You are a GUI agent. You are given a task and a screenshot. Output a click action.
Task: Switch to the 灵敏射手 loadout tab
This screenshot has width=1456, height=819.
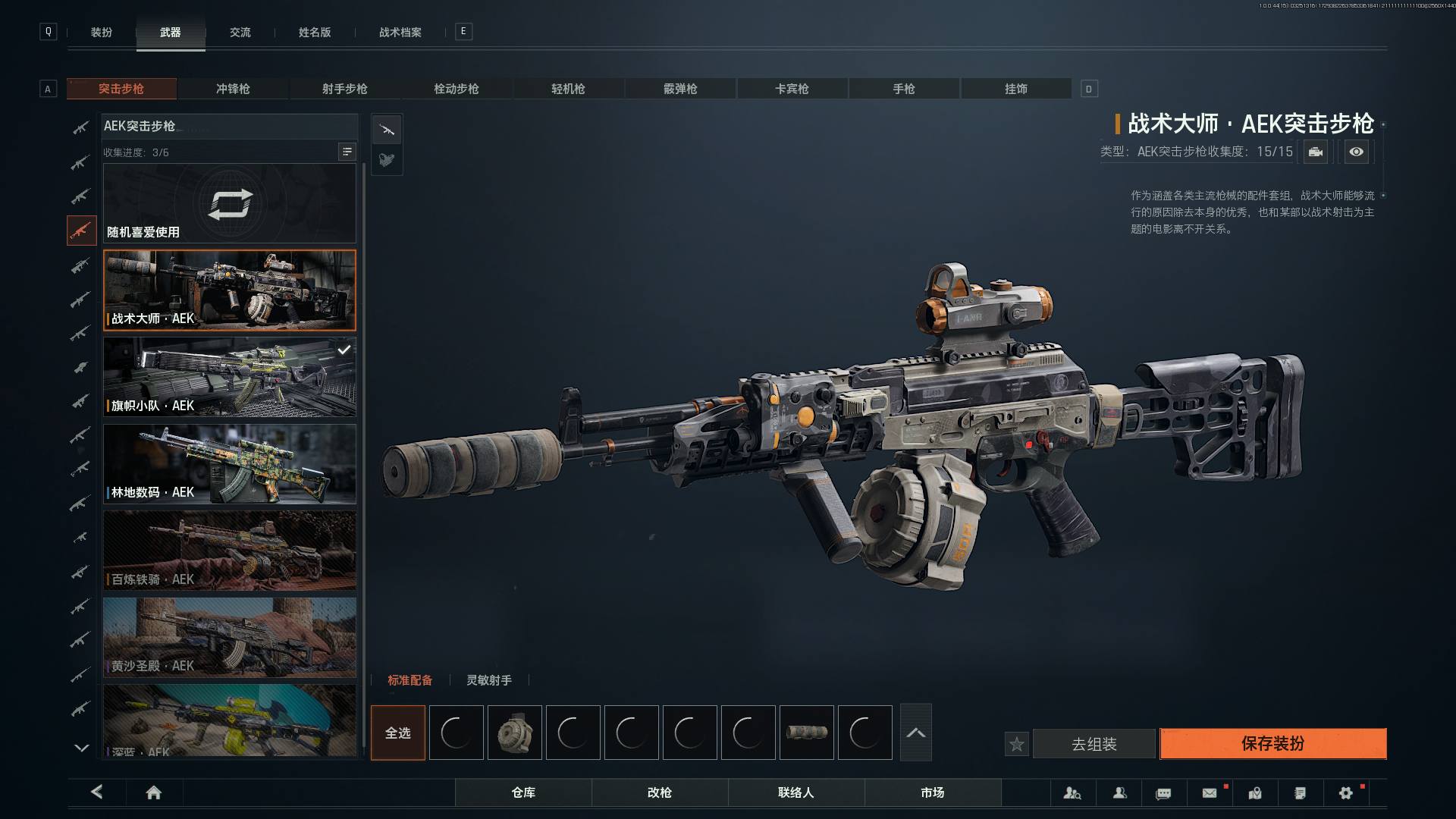[488, 680]
